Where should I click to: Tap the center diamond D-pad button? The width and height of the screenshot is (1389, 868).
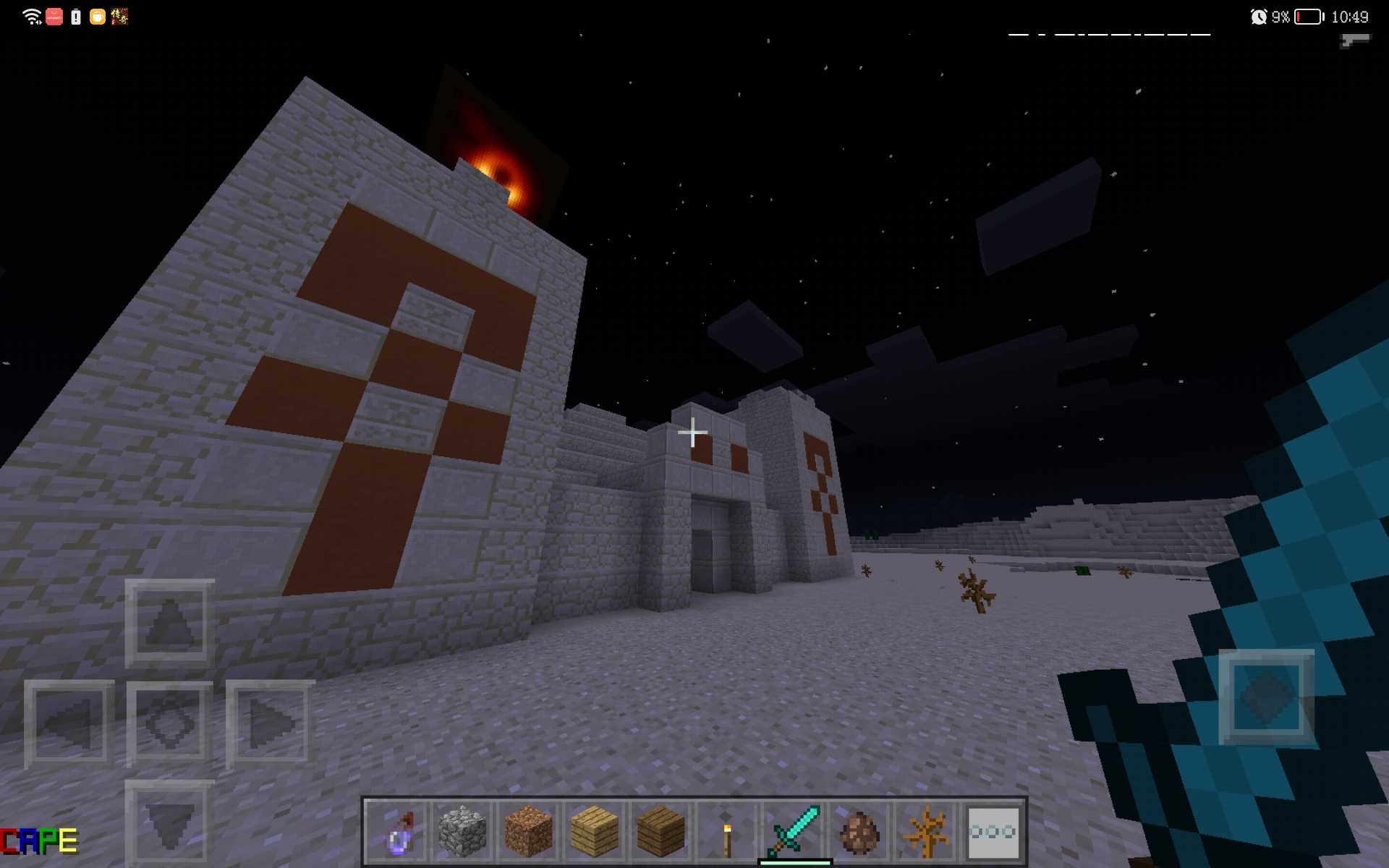tap(170, 723)
